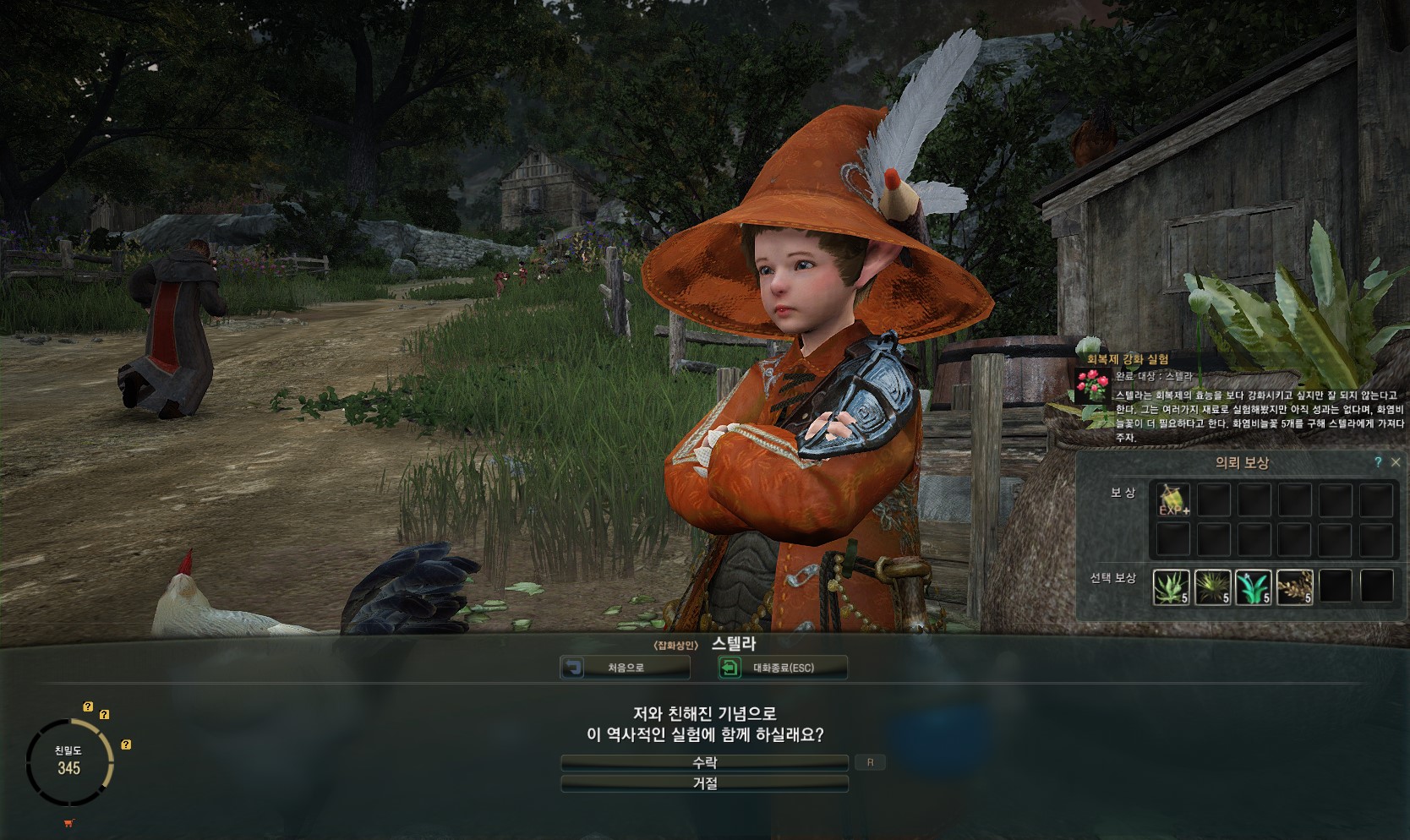The width and height of the screenshot is (1410, 840).
Task: Choose the spiky yellow-green grass reward
Action: (x=1212, y=586)
